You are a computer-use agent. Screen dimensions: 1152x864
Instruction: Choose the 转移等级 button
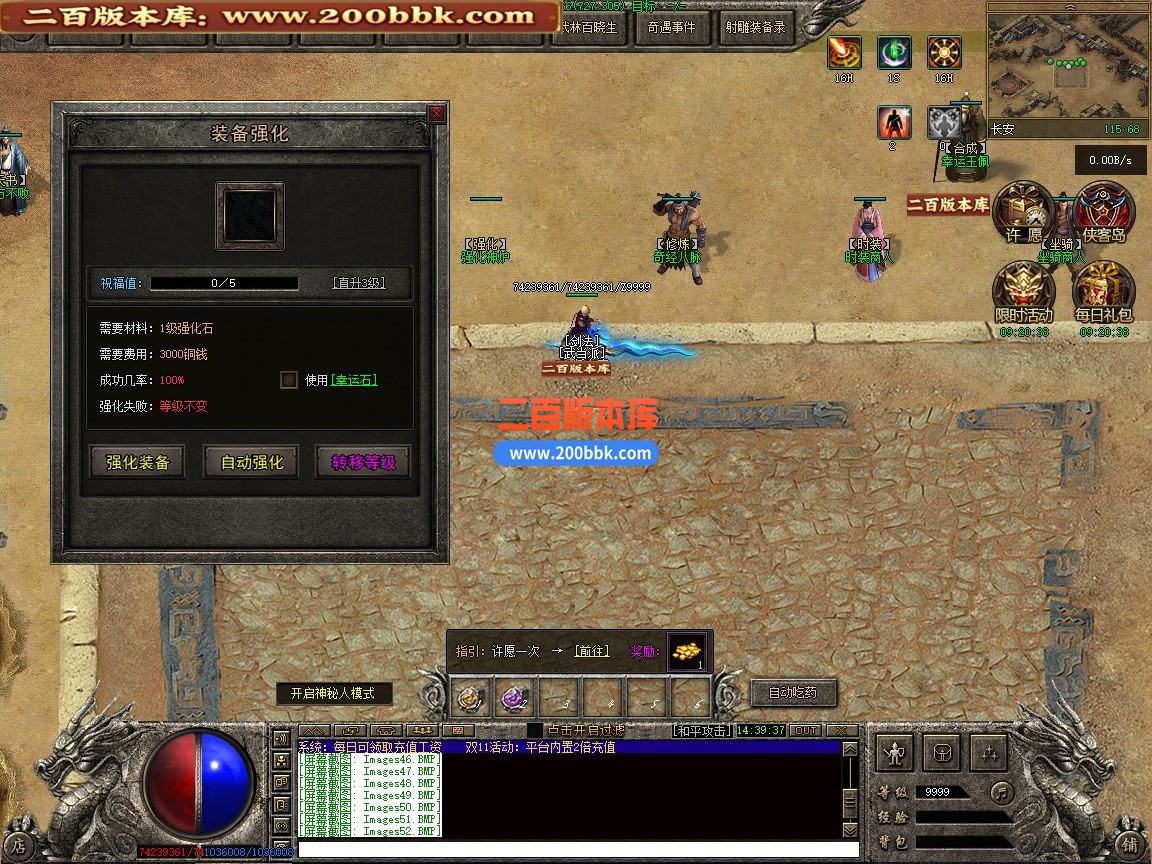point(363,462)
